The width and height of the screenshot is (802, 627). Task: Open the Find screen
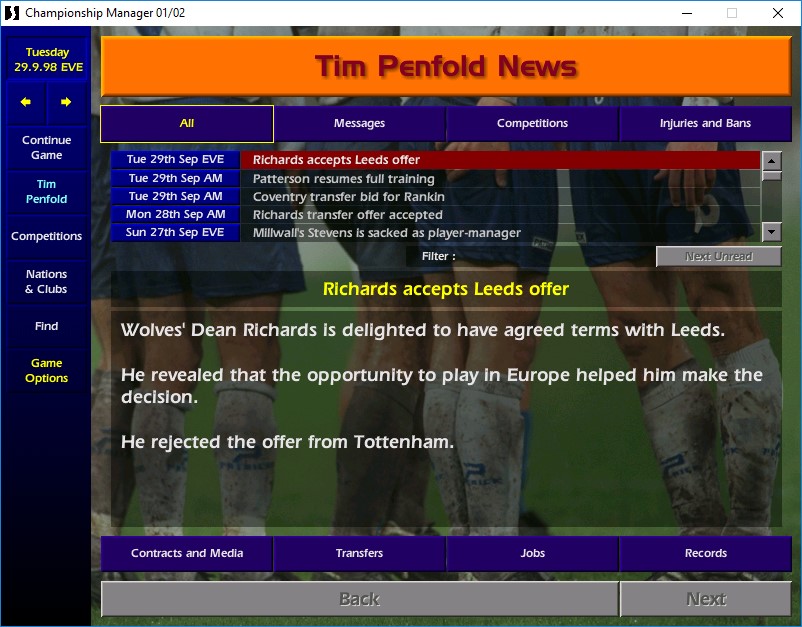(x=46, y=326)
